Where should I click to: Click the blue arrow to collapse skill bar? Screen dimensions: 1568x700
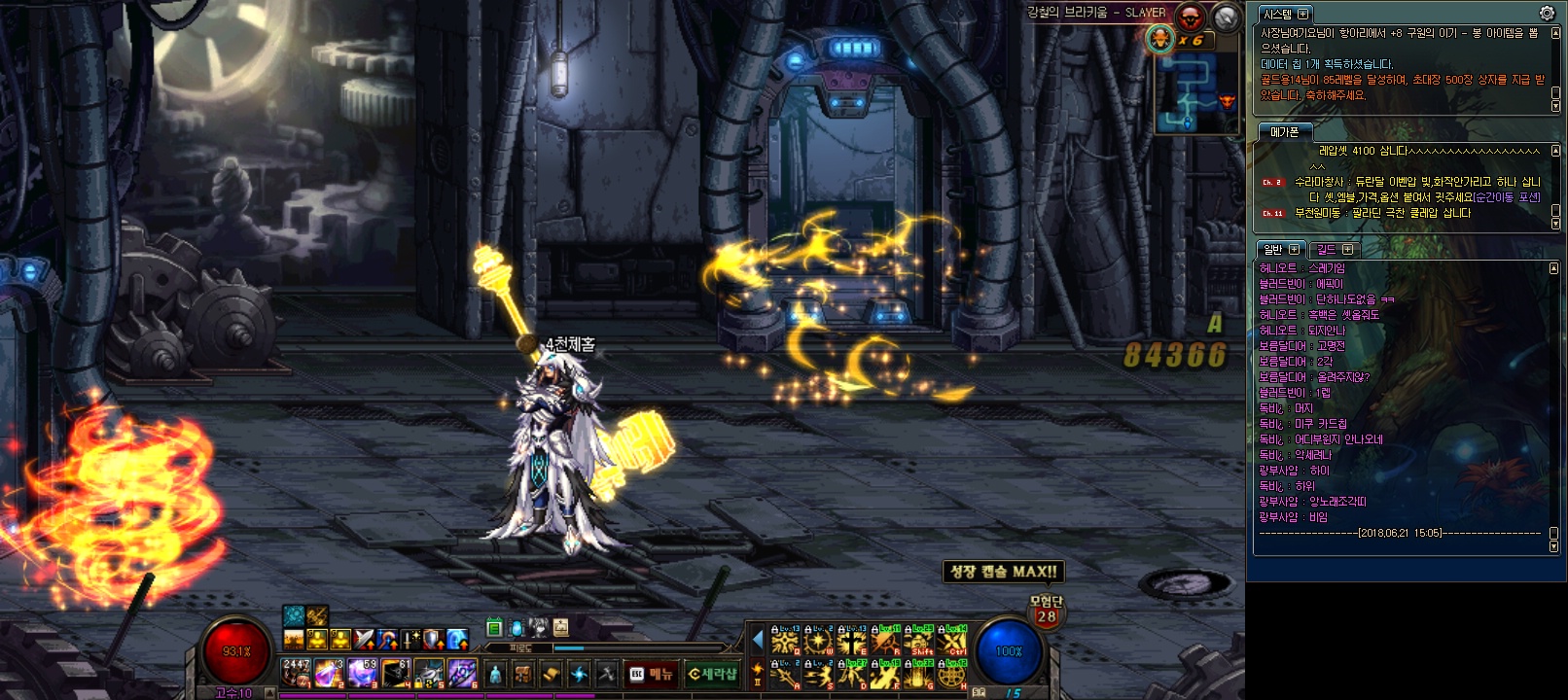pos(758,640)
